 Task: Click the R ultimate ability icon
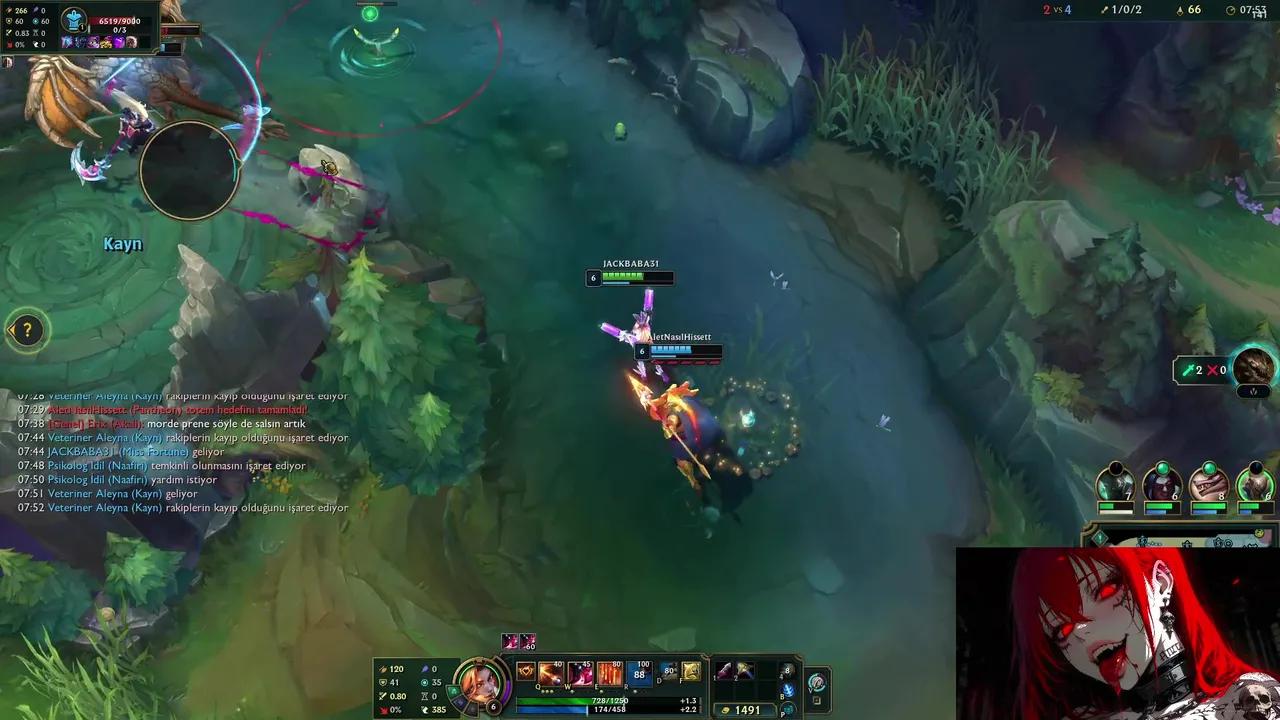click(x=640, y=673)
